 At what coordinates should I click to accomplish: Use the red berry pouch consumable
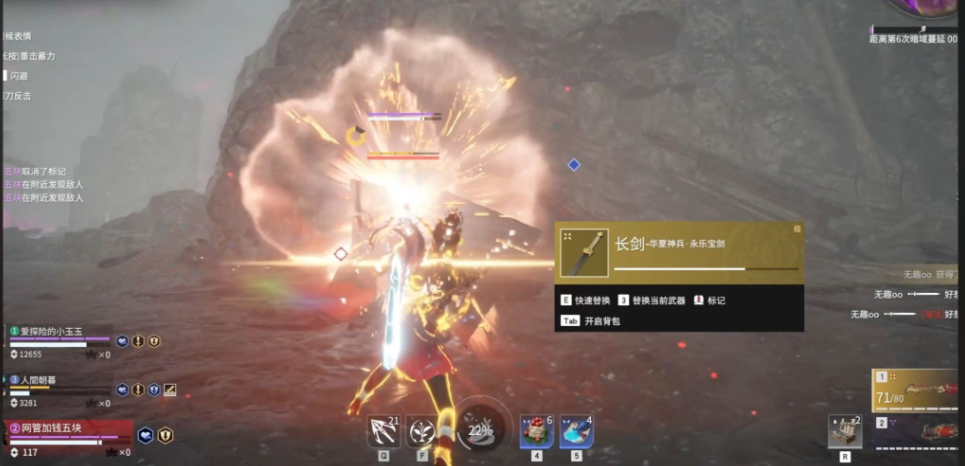pyautogui.click(x=536, y=431)
